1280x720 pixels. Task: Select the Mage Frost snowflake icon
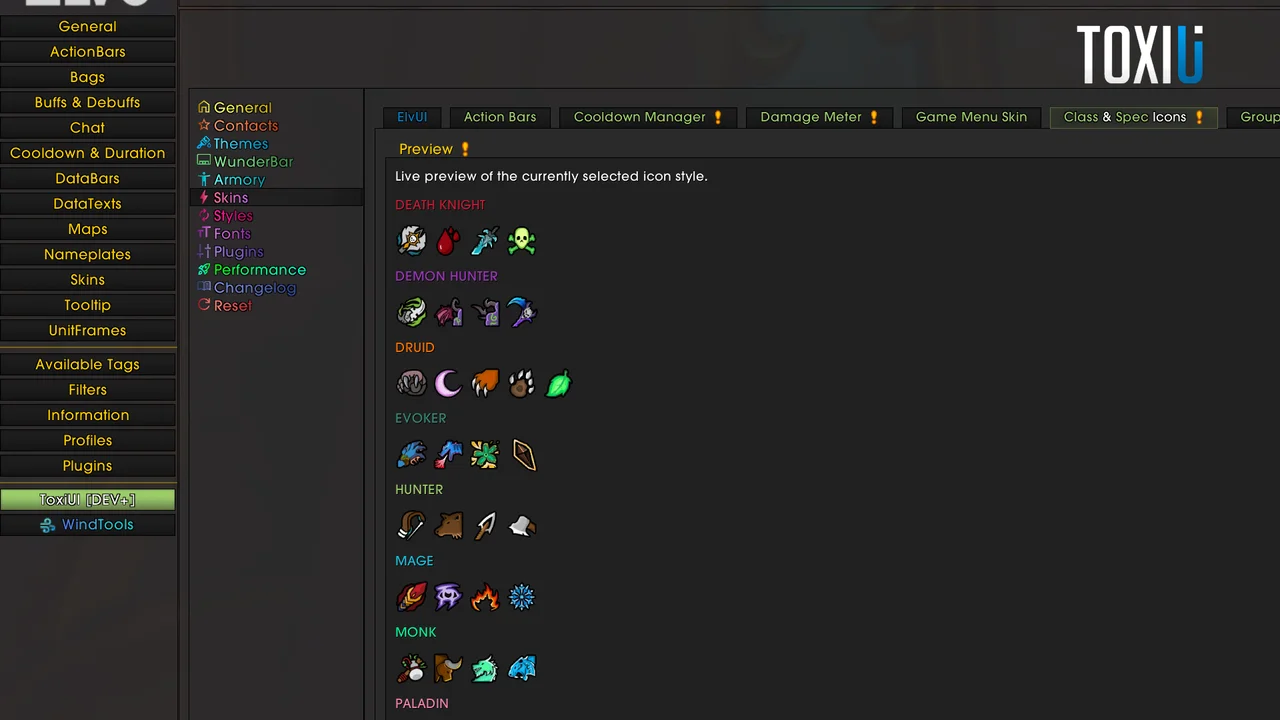[521, 597]
